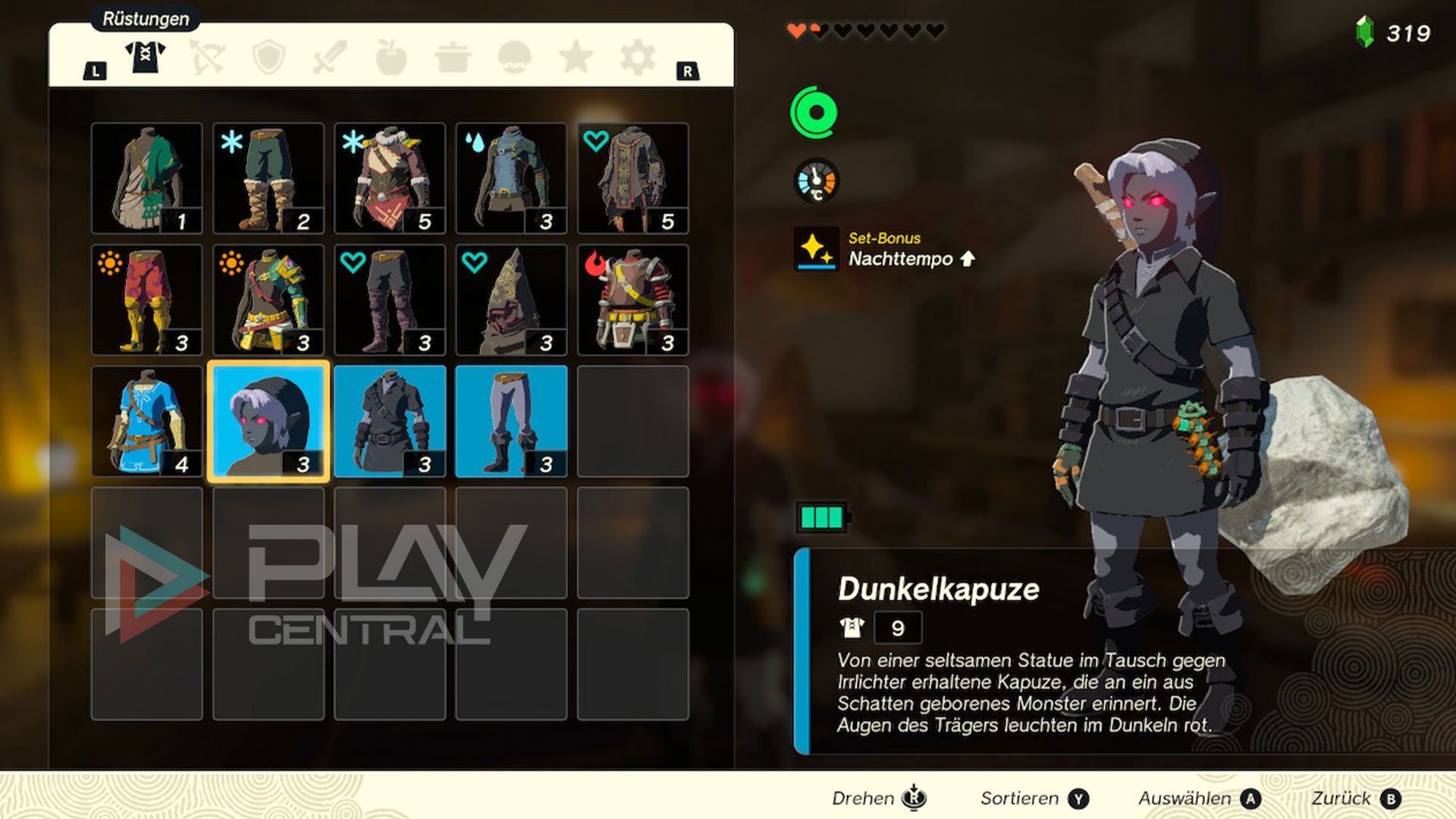Switch to the Rüstungen armor tab
This screenshot has height=819, width=1456.
(145, 57)
